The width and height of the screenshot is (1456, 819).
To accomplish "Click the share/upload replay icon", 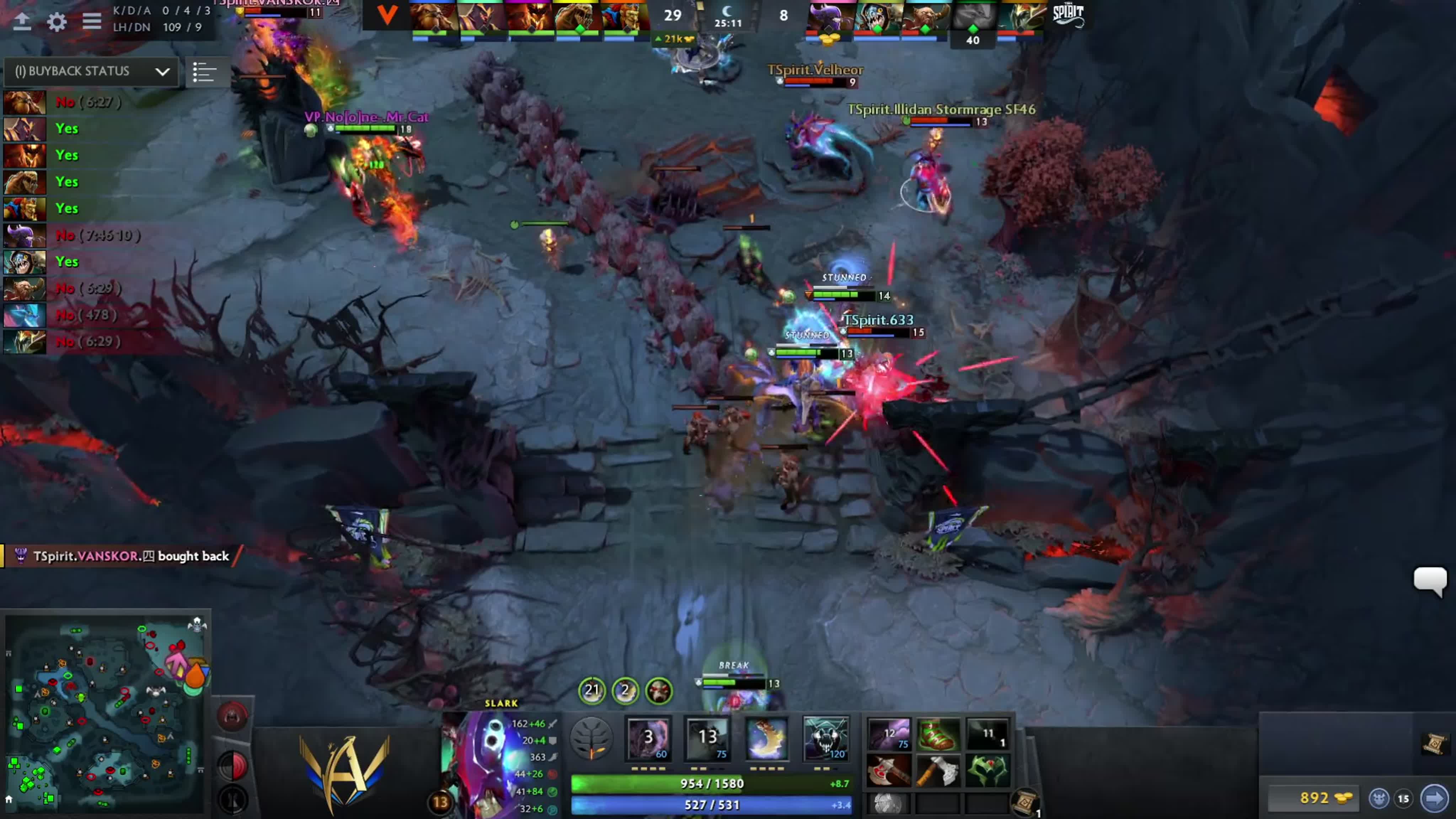I will pyautogui.click(x=23, y=23).
